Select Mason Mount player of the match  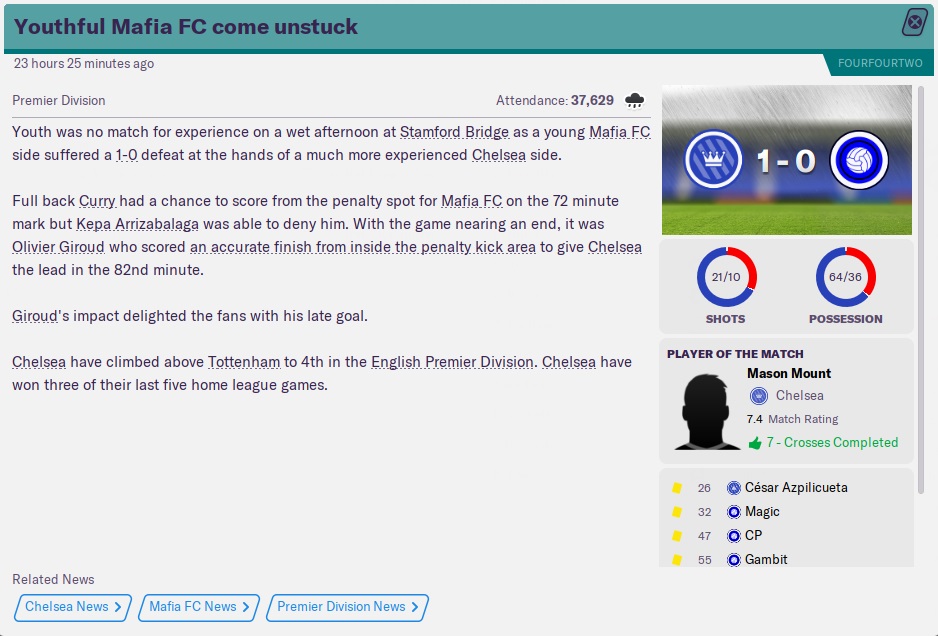[789, 374]
